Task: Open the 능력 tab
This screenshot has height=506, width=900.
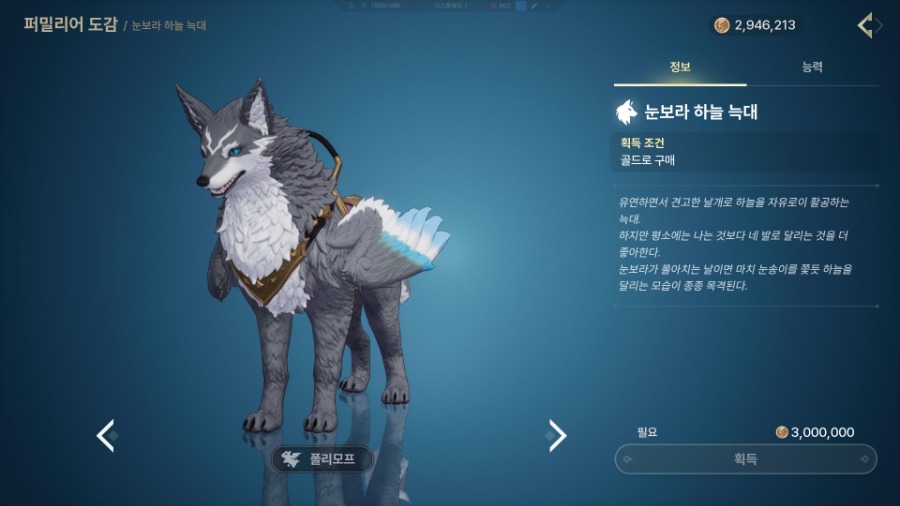Action: click(812, 67)
